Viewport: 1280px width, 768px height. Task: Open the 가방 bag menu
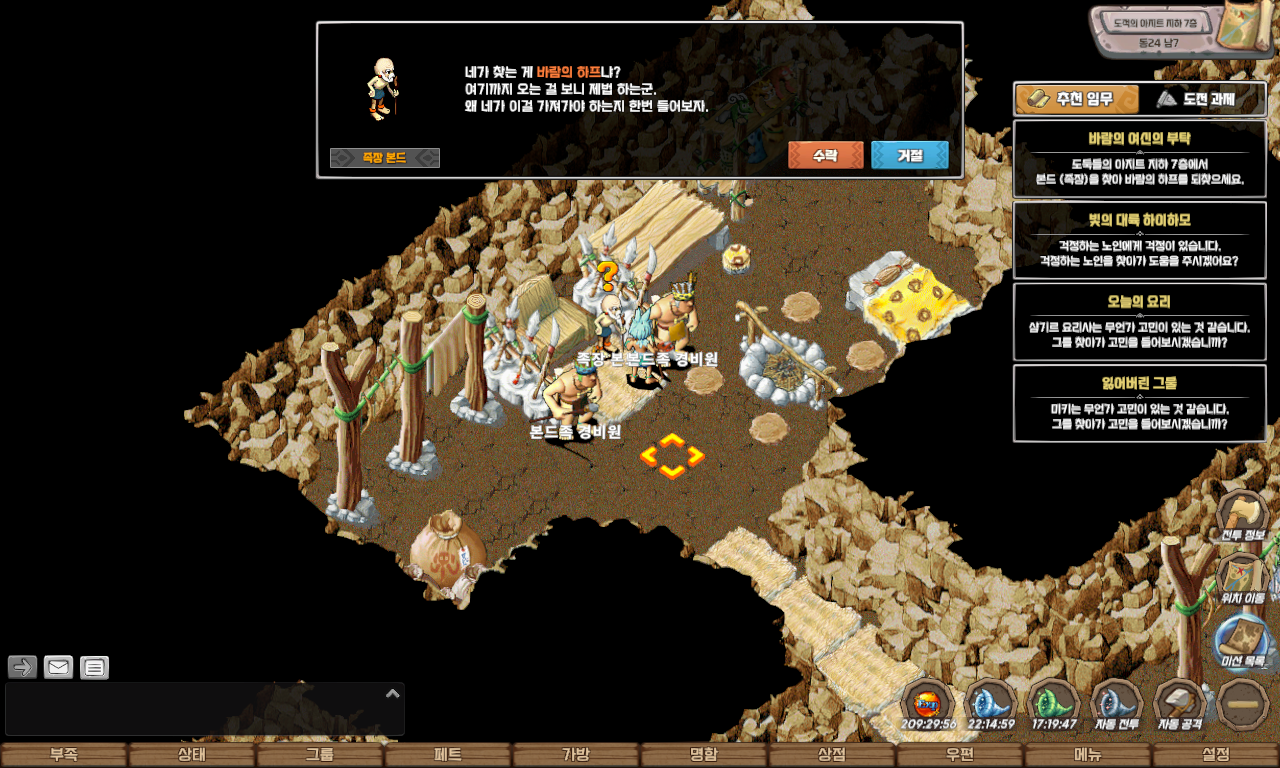[x=576, y=755]
